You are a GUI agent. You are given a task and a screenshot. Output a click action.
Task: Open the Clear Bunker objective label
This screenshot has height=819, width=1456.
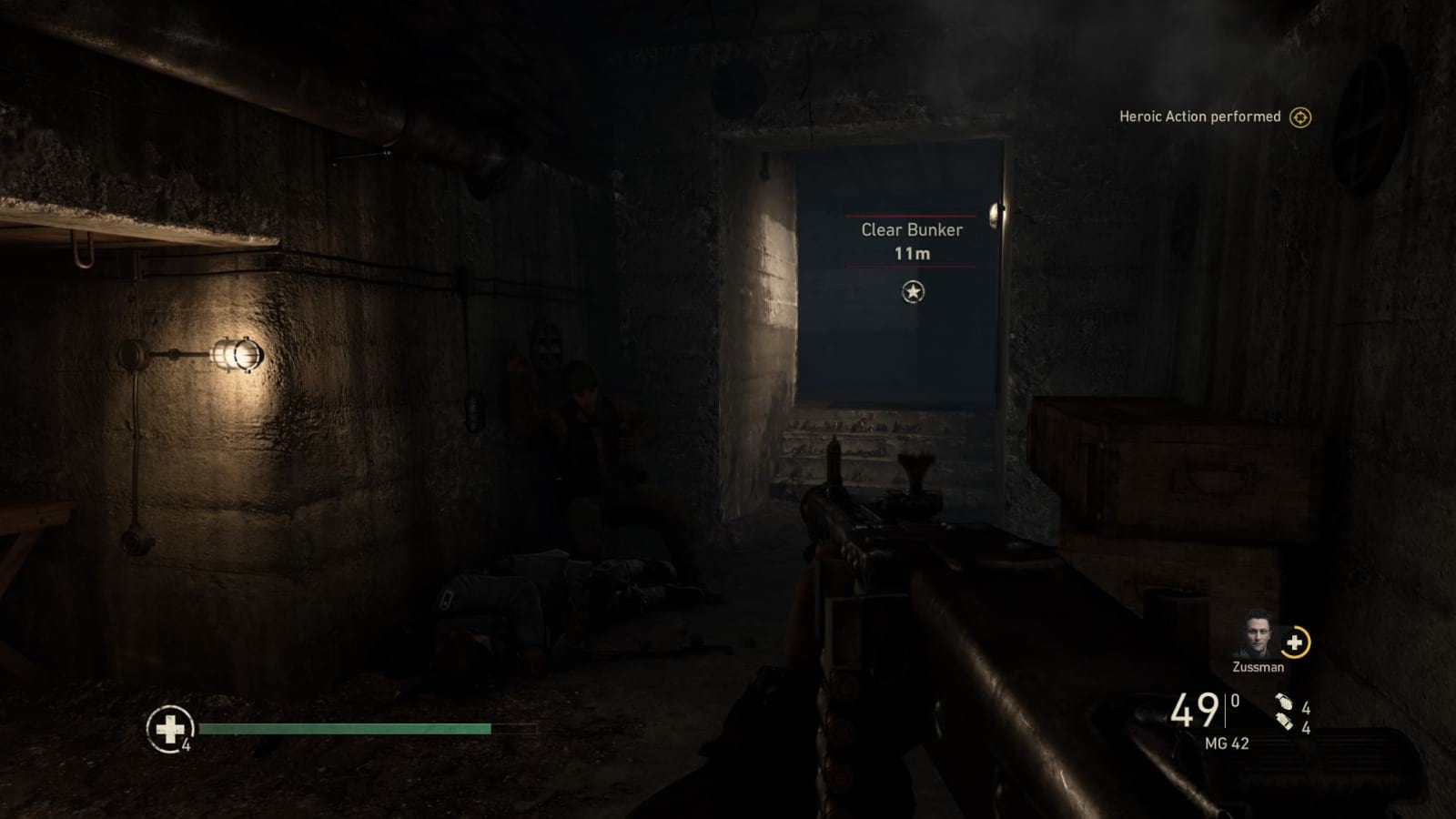click(x=910, y=230)
